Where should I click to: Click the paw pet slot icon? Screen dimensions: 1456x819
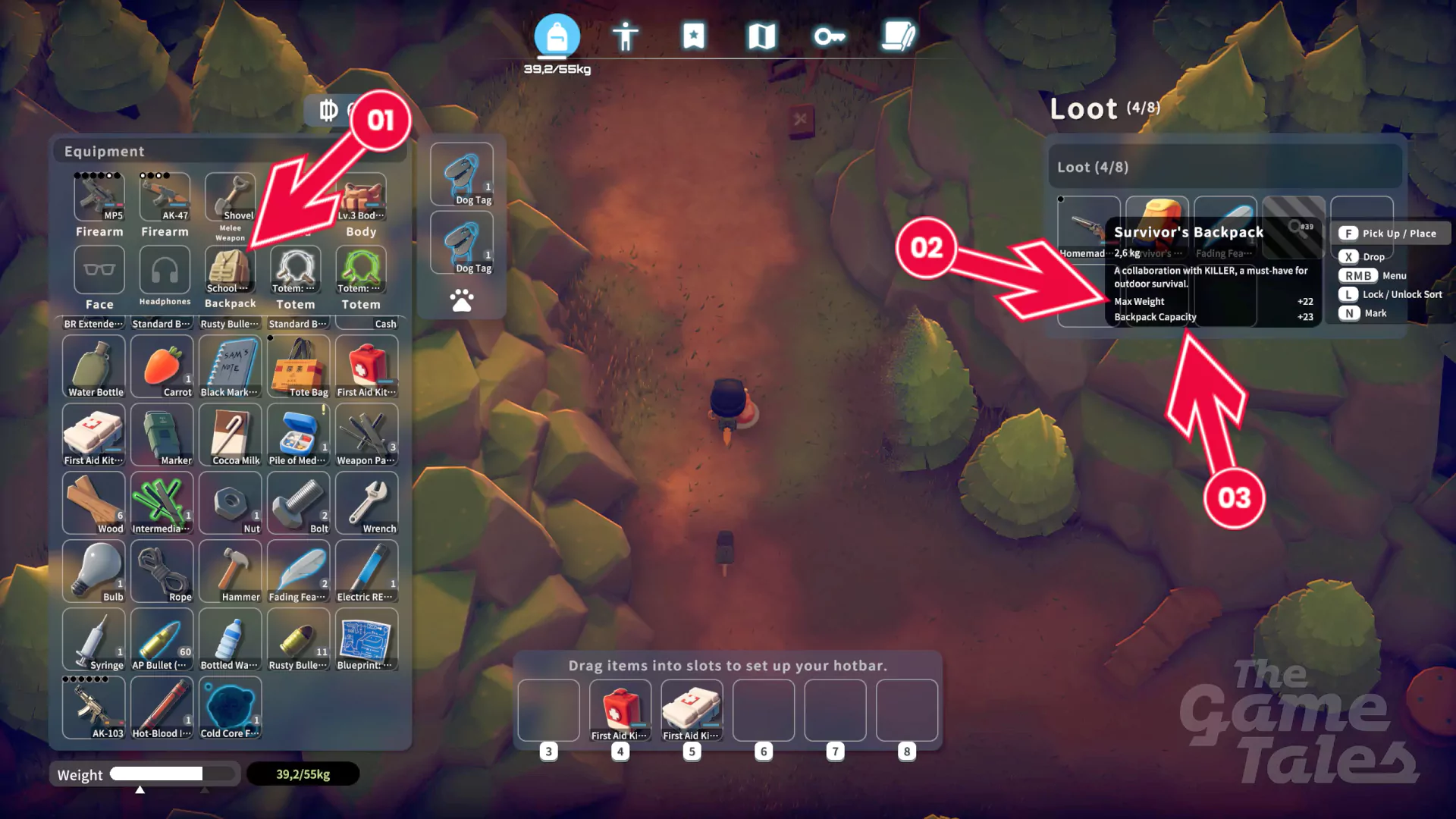point(462,300)
